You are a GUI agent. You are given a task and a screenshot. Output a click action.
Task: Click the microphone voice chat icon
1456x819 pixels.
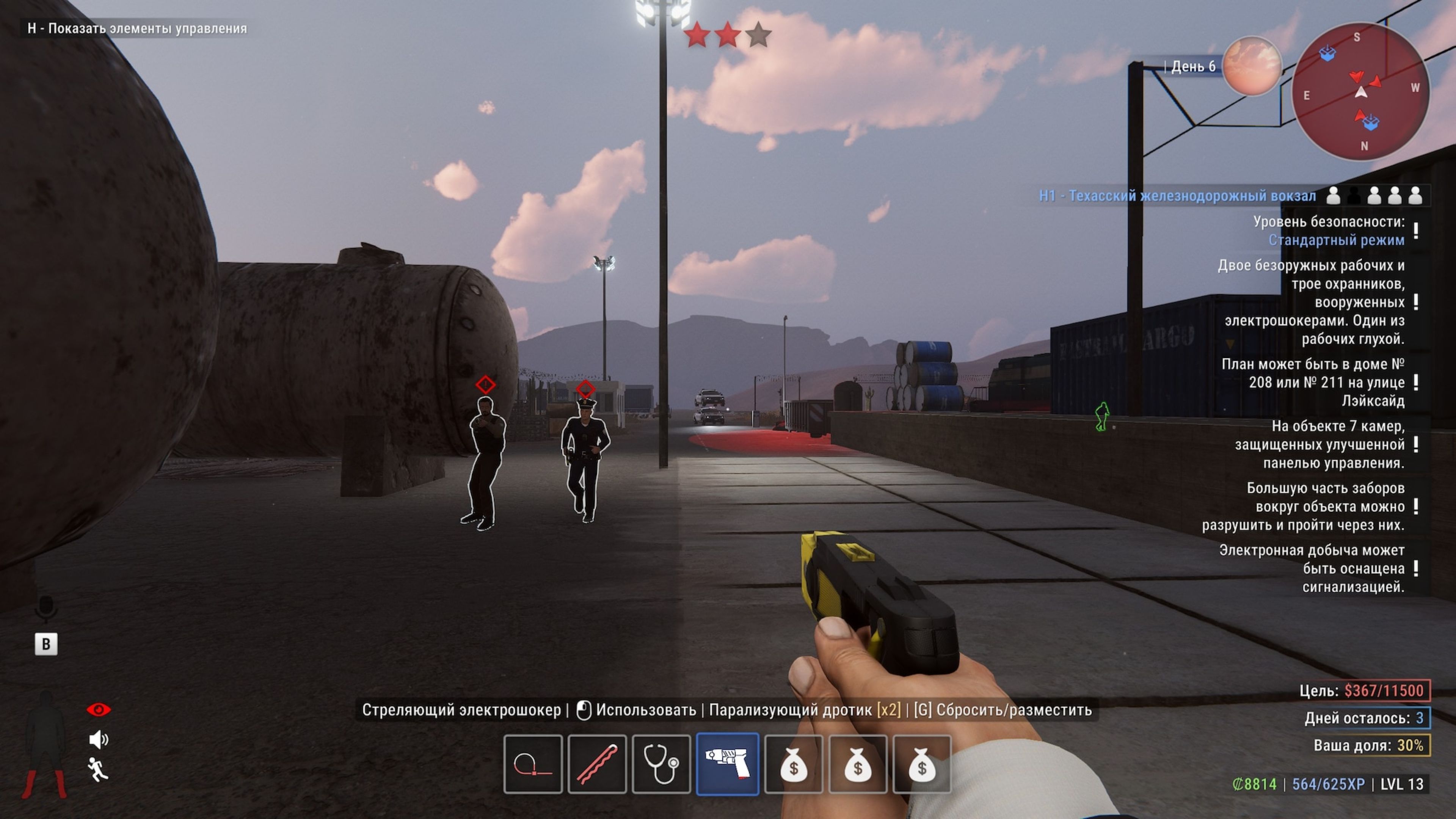[x=46, y=608]
